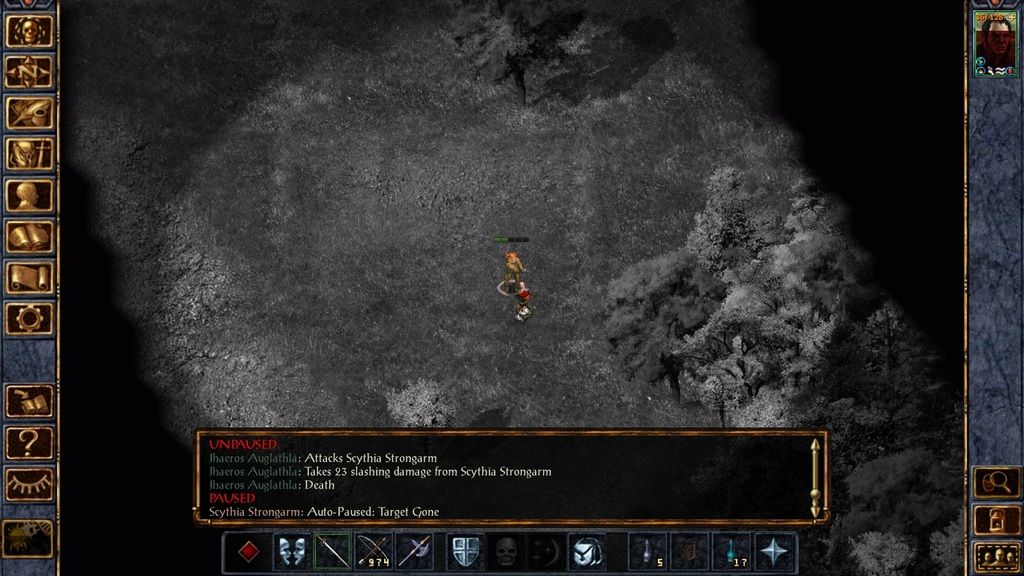Select all party members button
1024x576 pixels.
[x=995, y=555]
